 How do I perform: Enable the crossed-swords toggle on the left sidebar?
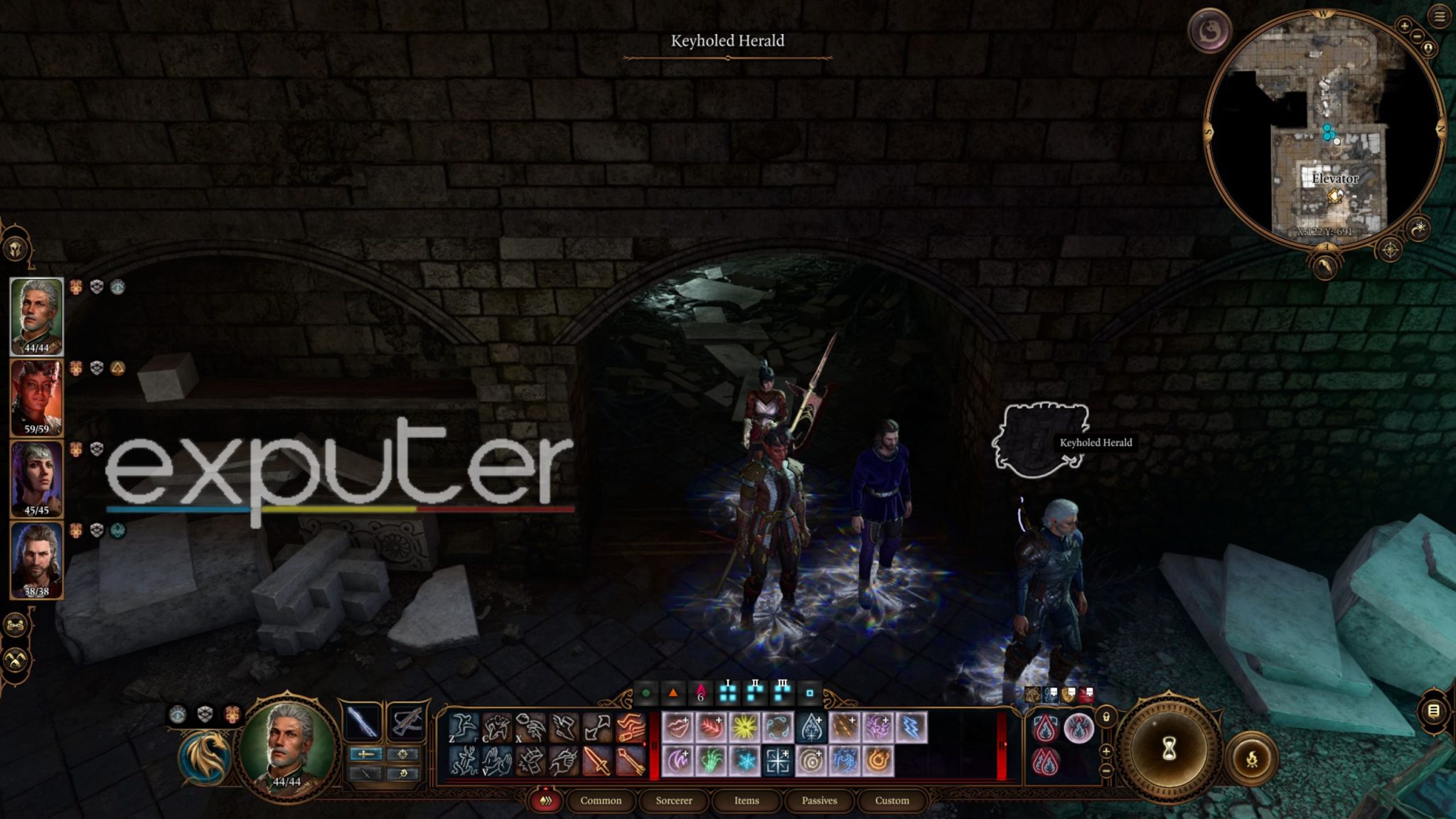click(16, 660)
